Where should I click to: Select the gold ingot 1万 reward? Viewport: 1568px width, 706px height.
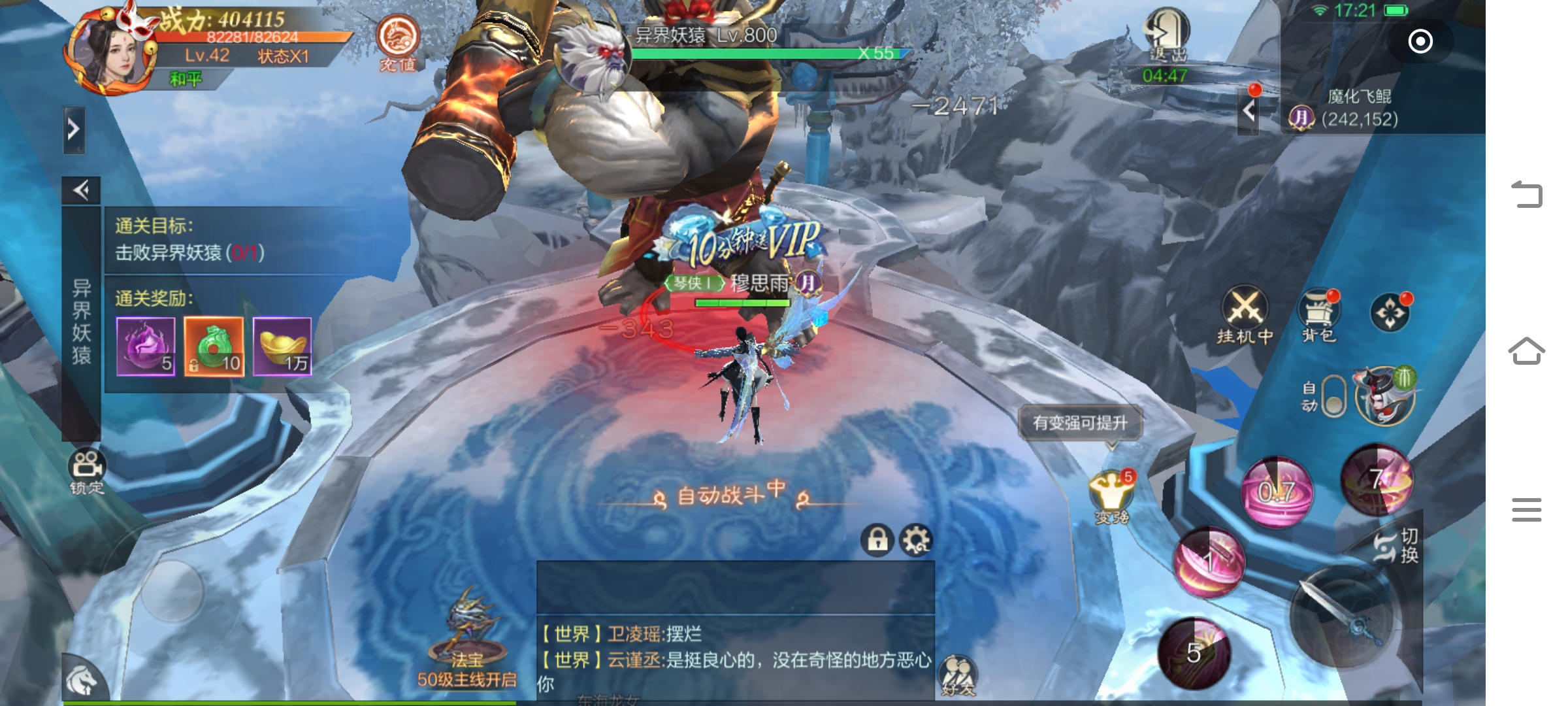(x=282, y=346)
